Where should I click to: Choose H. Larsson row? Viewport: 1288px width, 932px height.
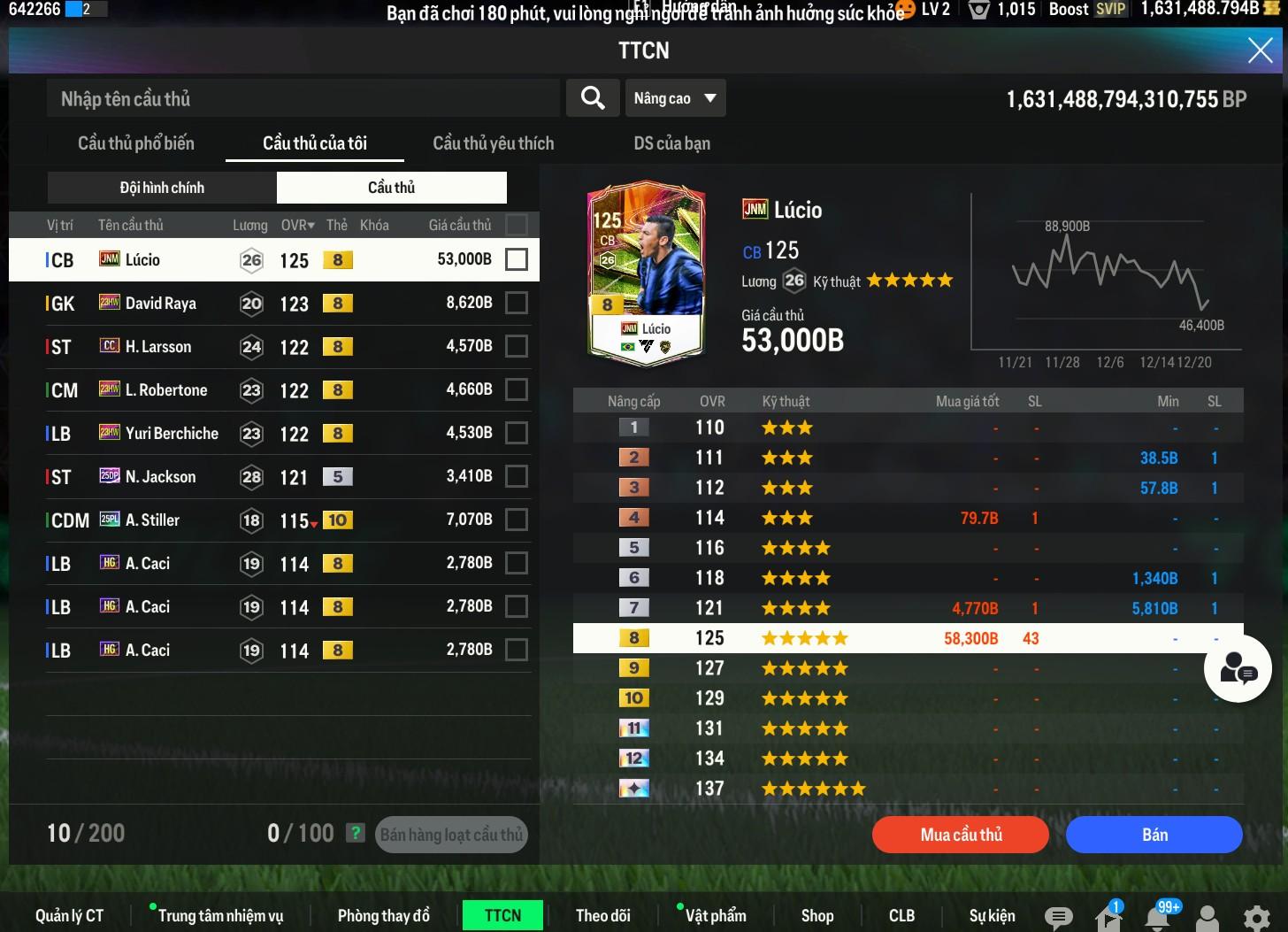[158, 347]
